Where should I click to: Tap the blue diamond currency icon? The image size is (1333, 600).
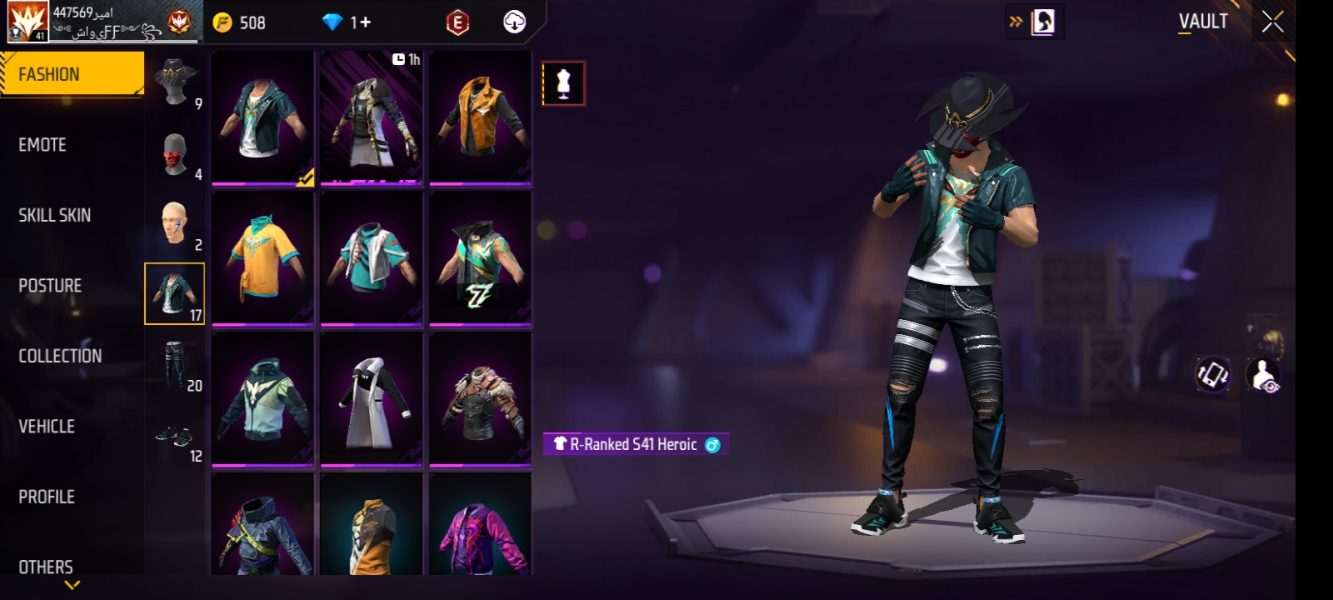point(332,22)
